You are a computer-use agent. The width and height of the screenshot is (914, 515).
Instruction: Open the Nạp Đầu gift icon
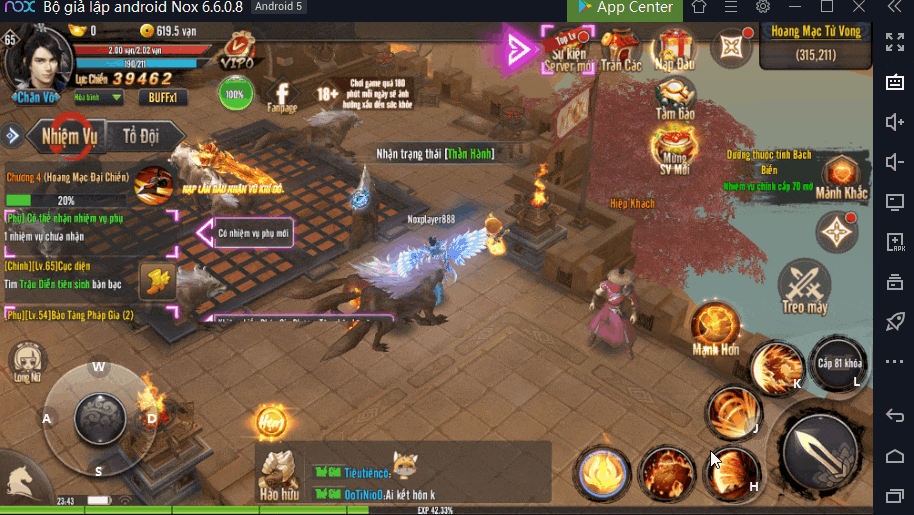coord(676,48)
